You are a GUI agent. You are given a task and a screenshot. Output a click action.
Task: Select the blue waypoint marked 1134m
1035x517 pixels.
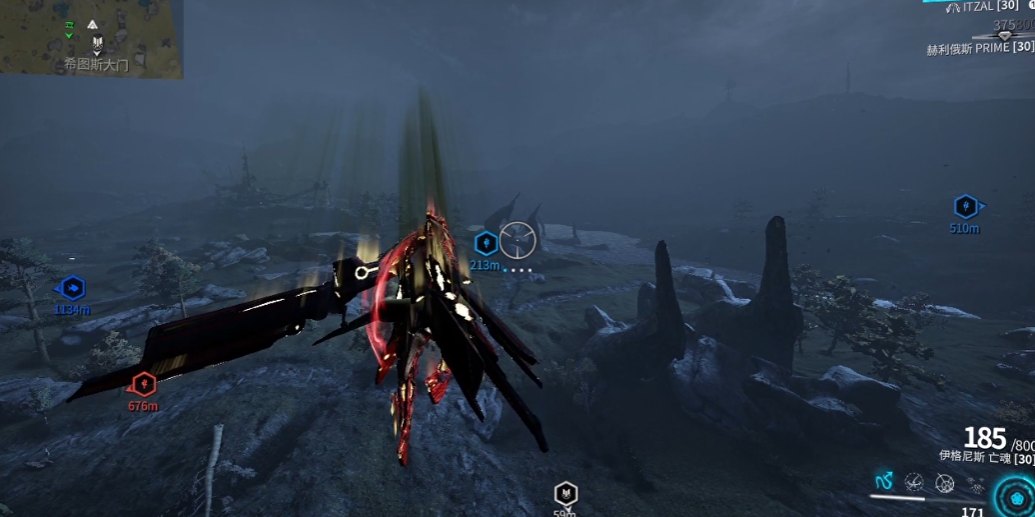(x=72, y=289)
